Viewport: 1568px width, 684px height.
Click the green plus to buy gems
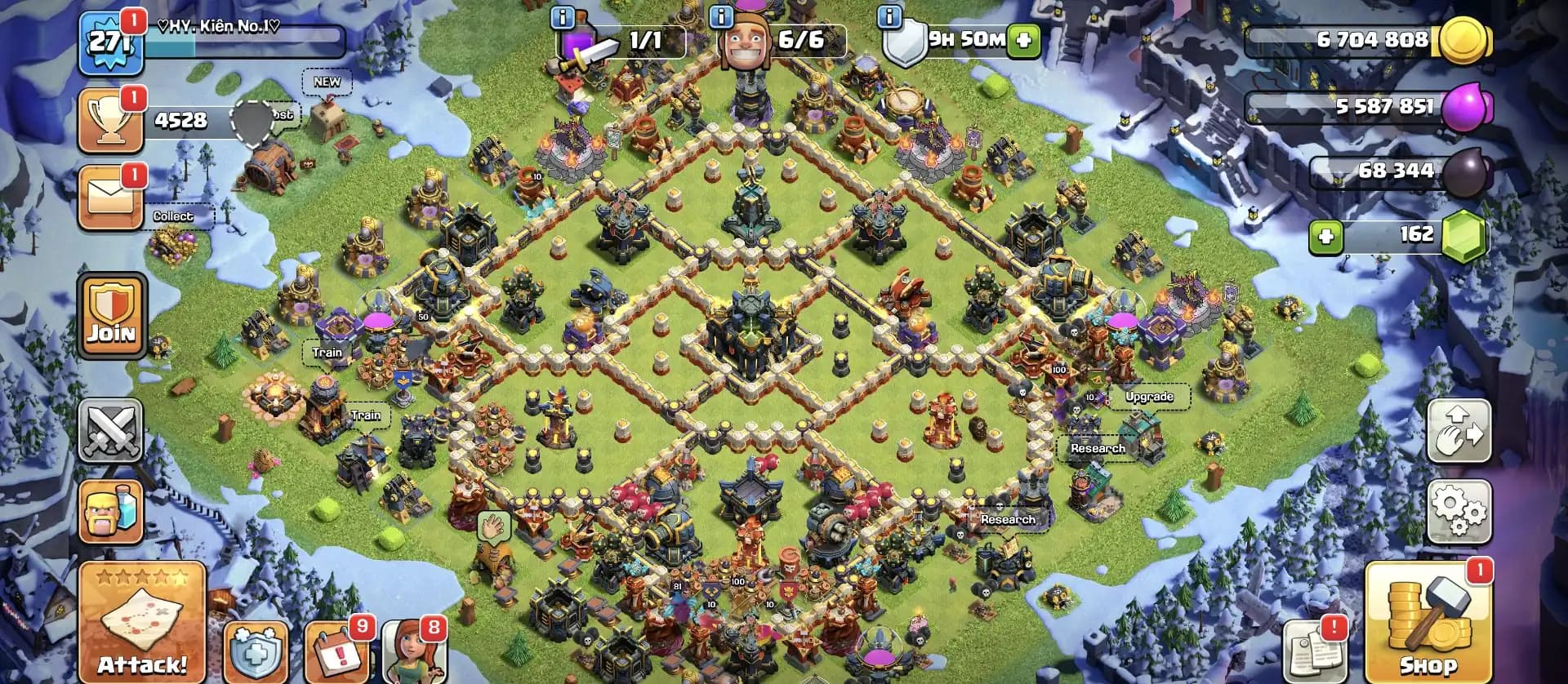(x=1327, y=238)
